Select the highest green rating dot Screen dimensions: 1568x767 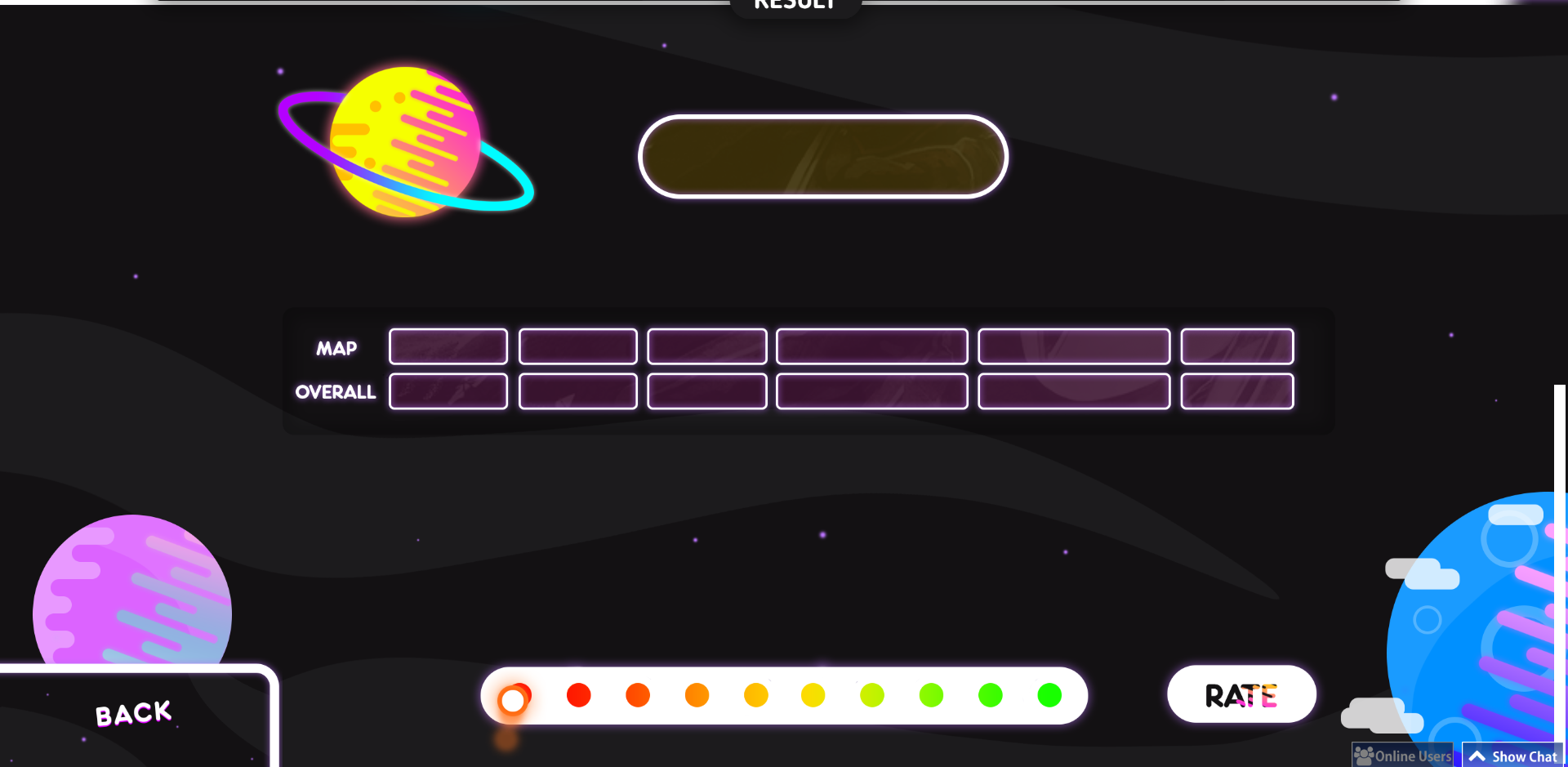point(1051,696)
